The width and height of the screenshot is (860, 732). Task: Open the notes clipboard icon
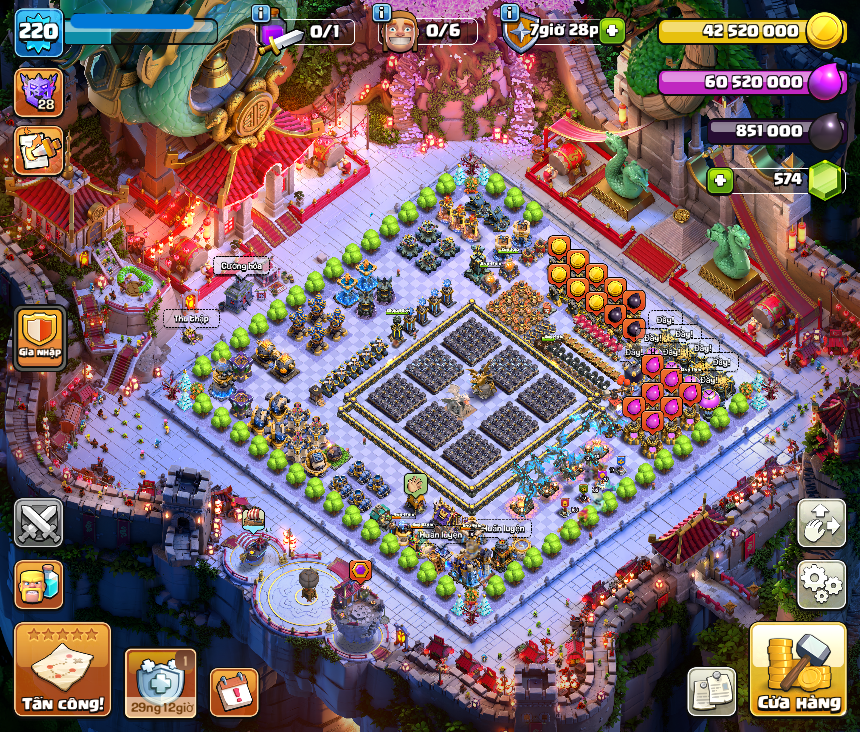712,691
